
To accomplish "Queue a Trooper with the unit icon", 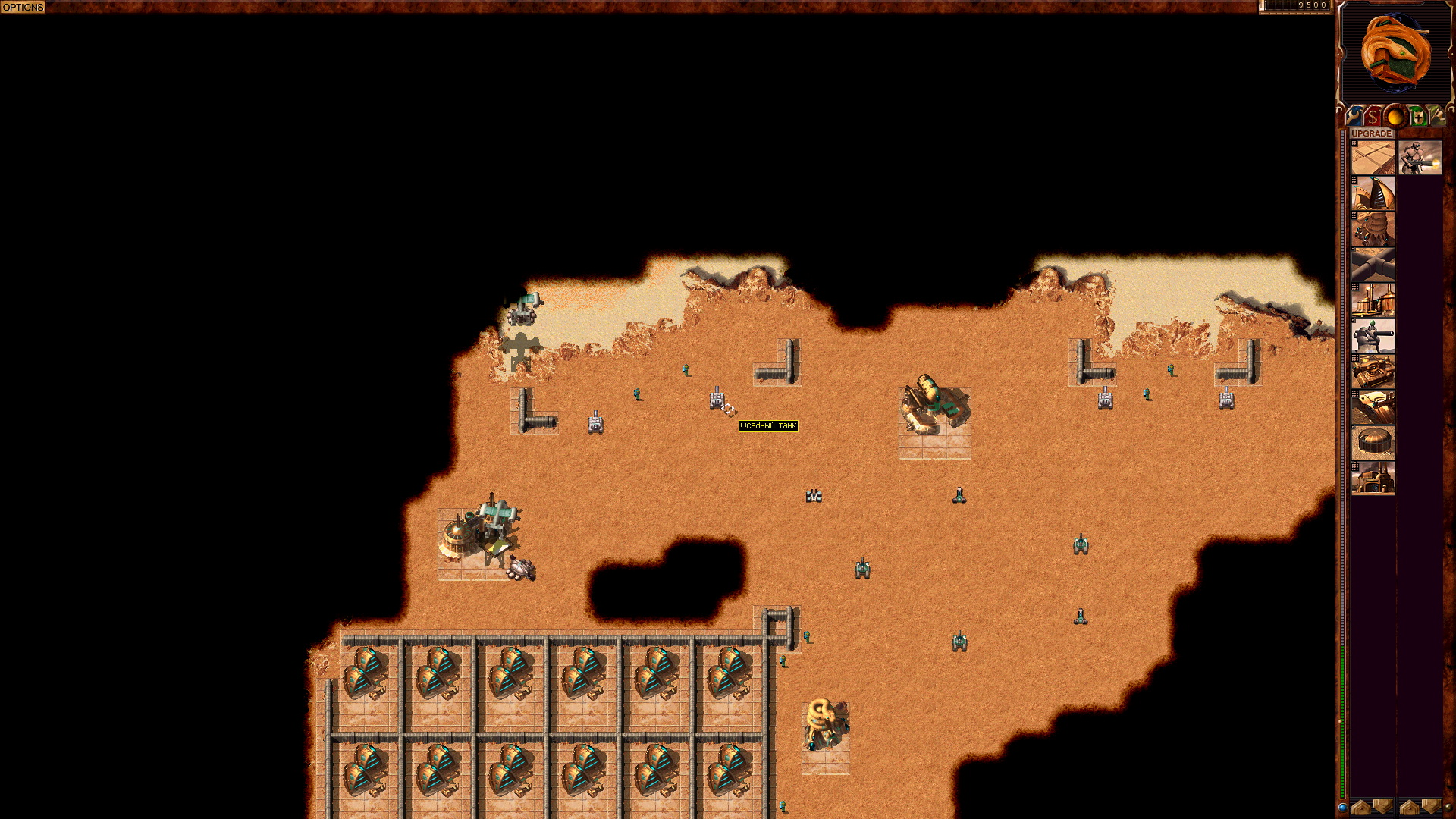I will 1420,159.
